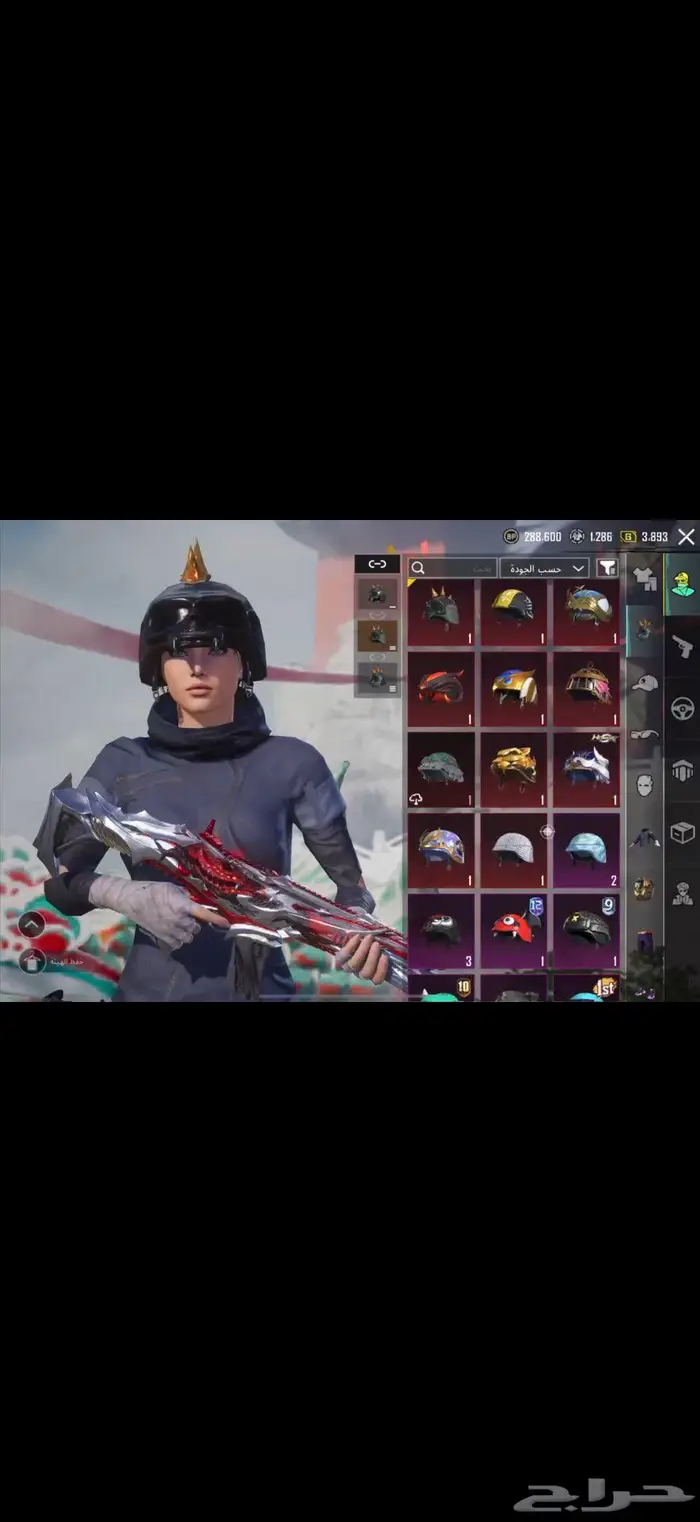
Task: Switch to the outfit shirt category
Action: (644, 578)
